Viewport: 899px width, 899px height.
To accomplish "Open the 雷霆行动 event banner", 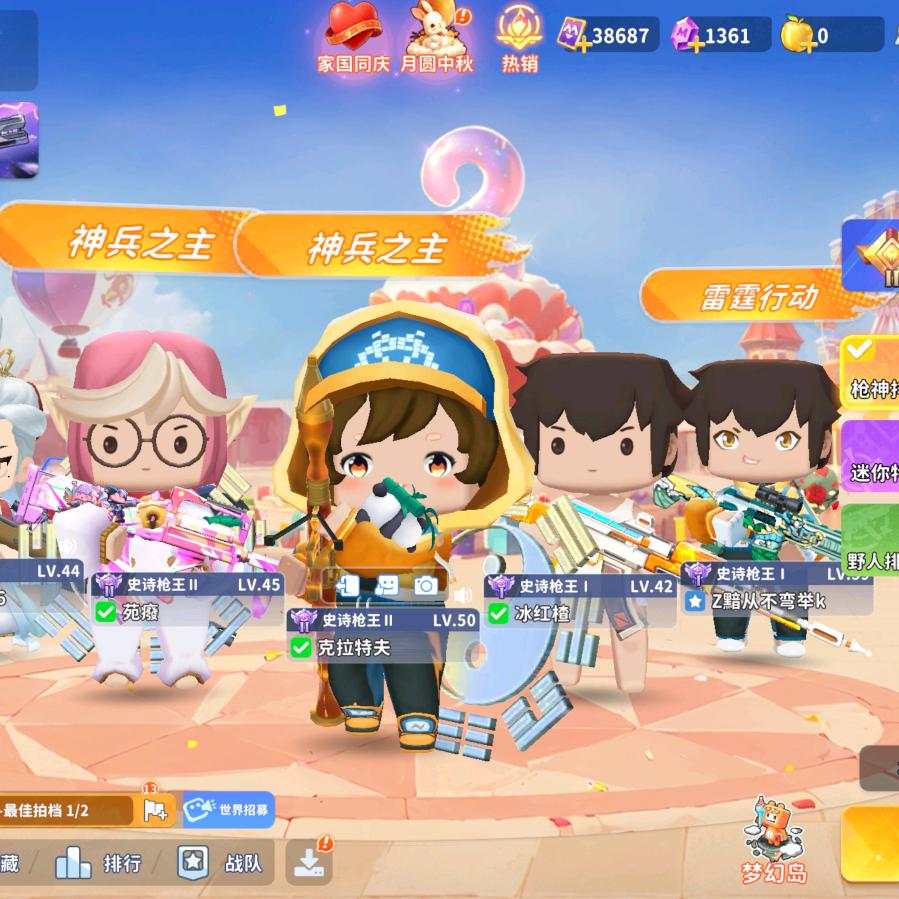I will click(x=758, y=296).
